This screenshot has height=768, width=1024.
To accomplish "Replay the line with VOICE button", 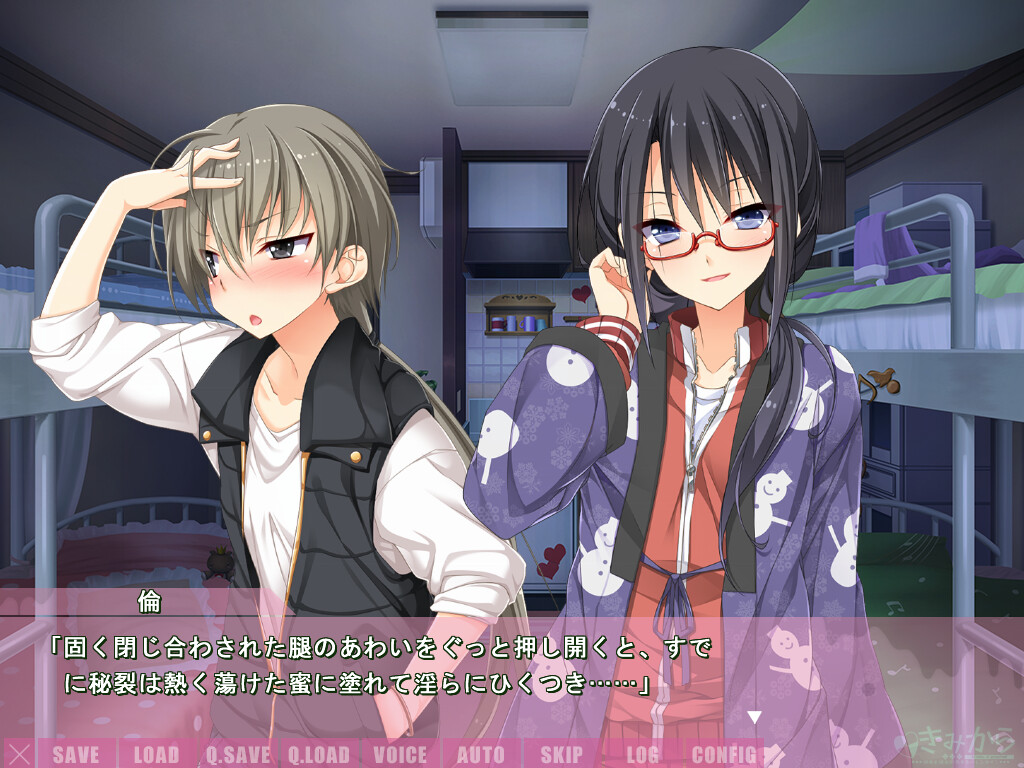I will [x=399, y=754].
